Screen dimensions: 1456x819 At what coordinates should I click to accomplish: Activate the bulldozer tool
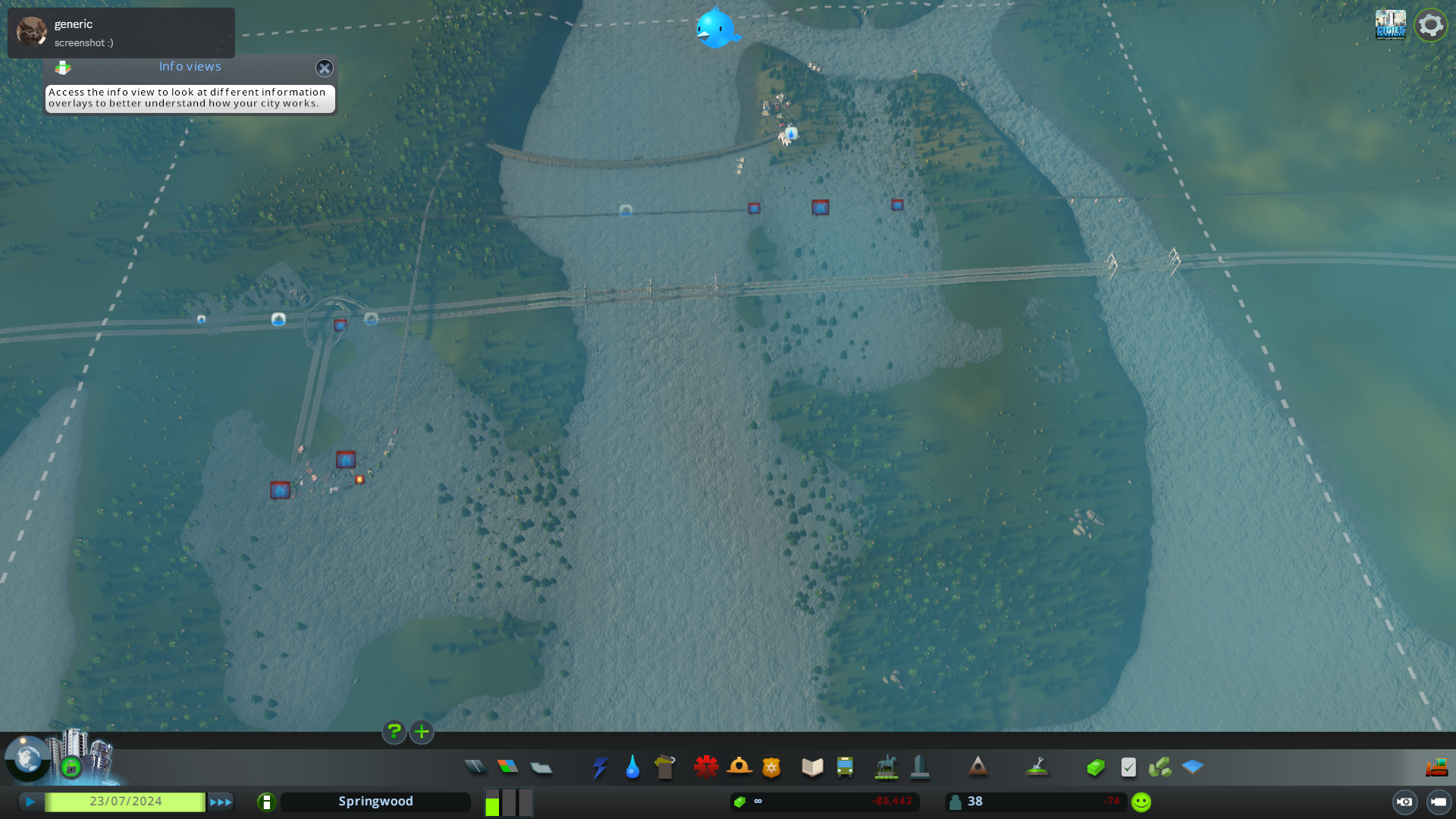pyautogui.click(x=1436, y=767)
